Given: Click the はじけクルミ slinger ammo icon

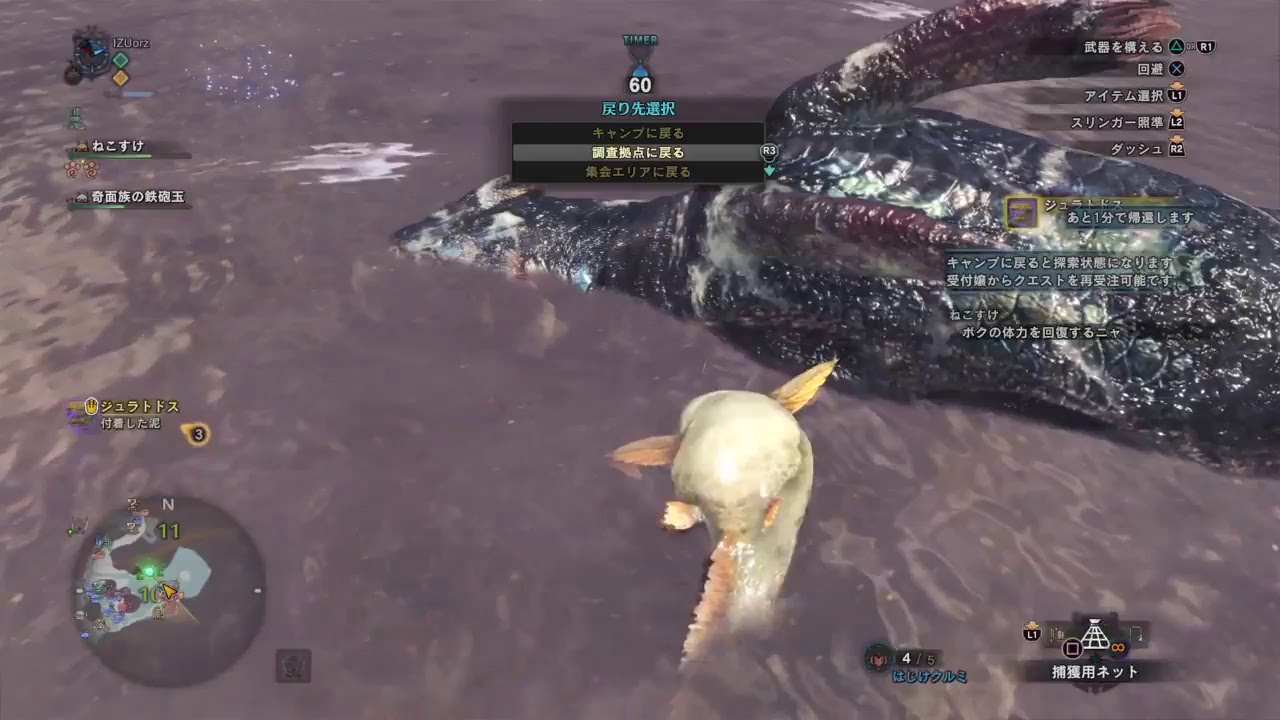Looking at the screenshot, I should coord(879,658).
